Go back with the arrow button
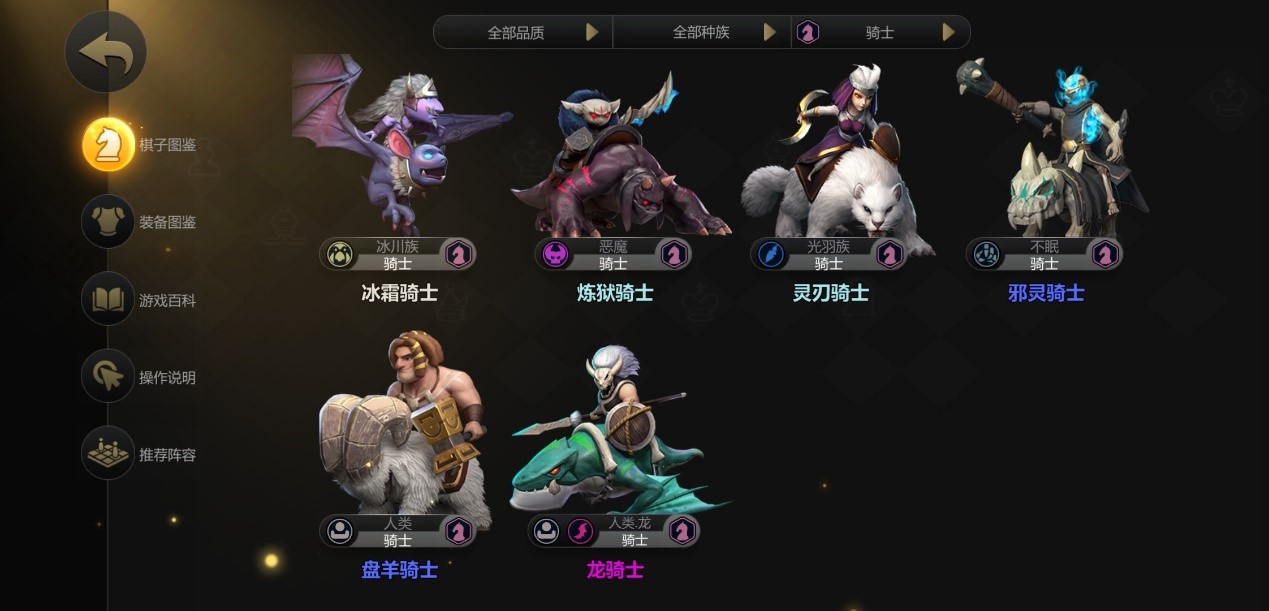The width and height of the screenshot is (1269, 611). [106, 52]
